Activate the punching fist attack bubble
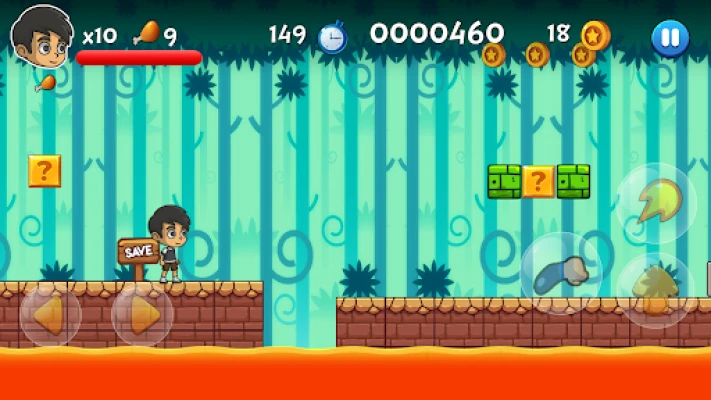 [x=561, y=274]
